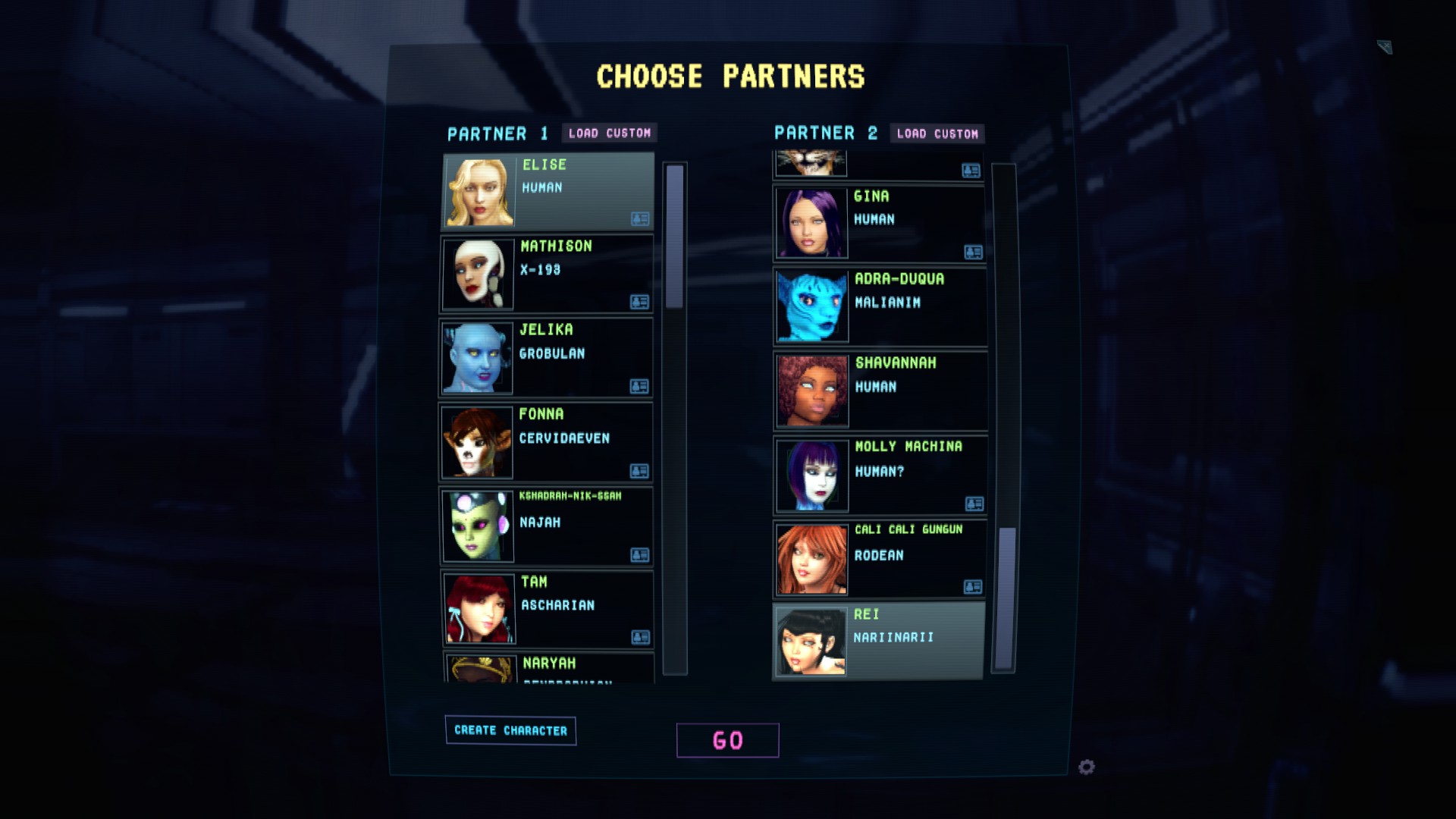Select Fonna the Cervidaeven
The image size is (1456, 819).
coord(546,442)
